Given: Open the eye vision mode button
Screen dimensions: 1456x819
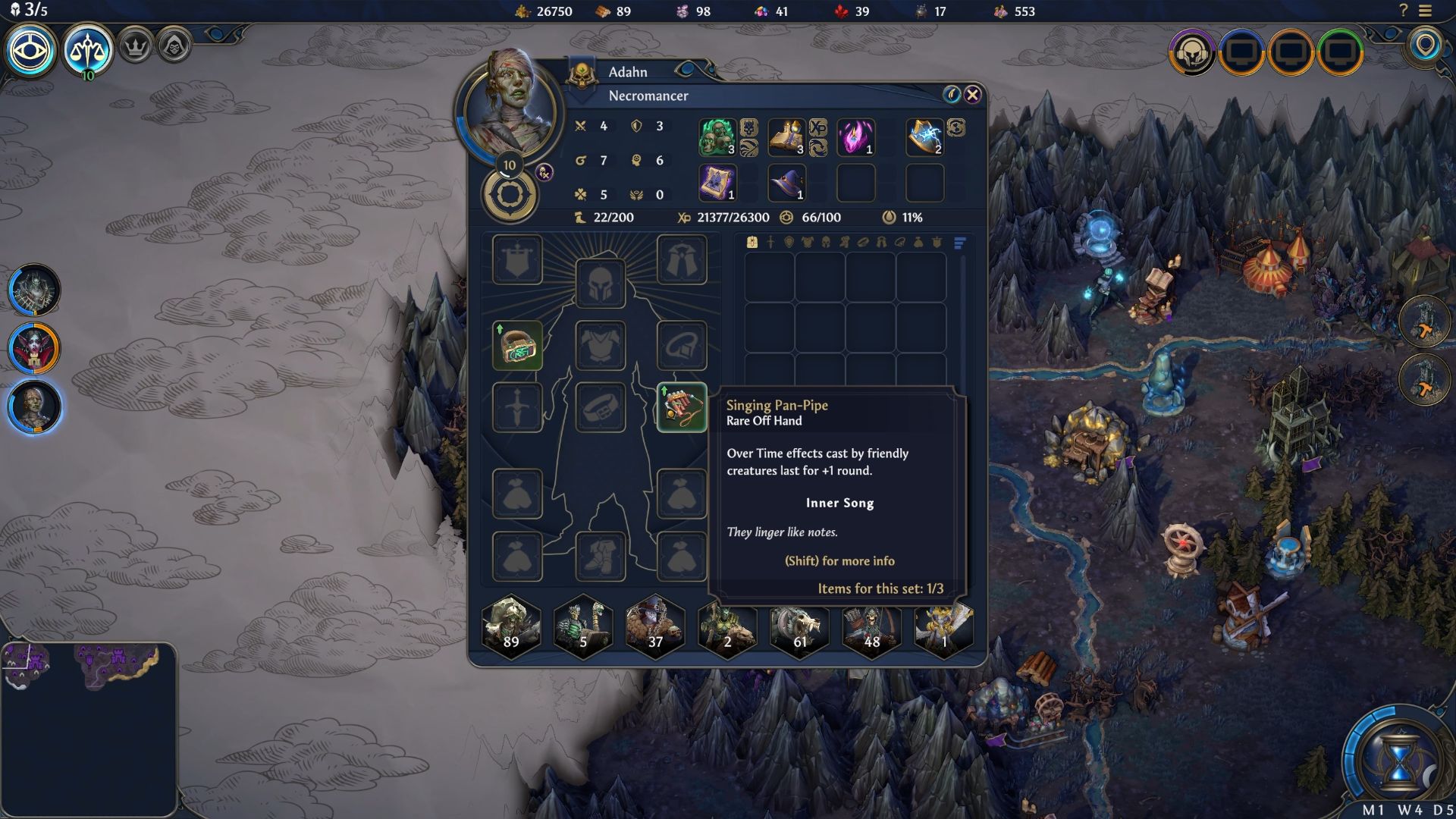Looking at the screenshot, I should tap(31, 51).
